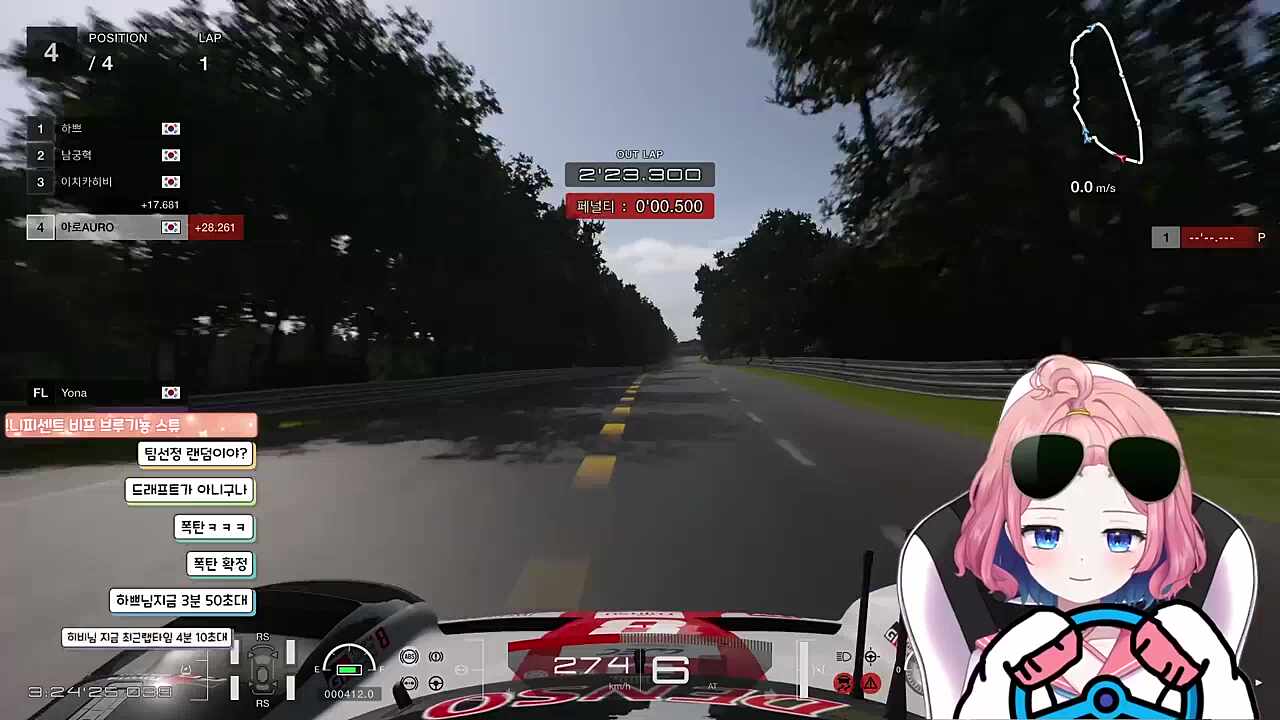Click the 폭탄 확정 chat message
Image resolution: width=1280 pixels, height=720 pixels.
point(219,563)
